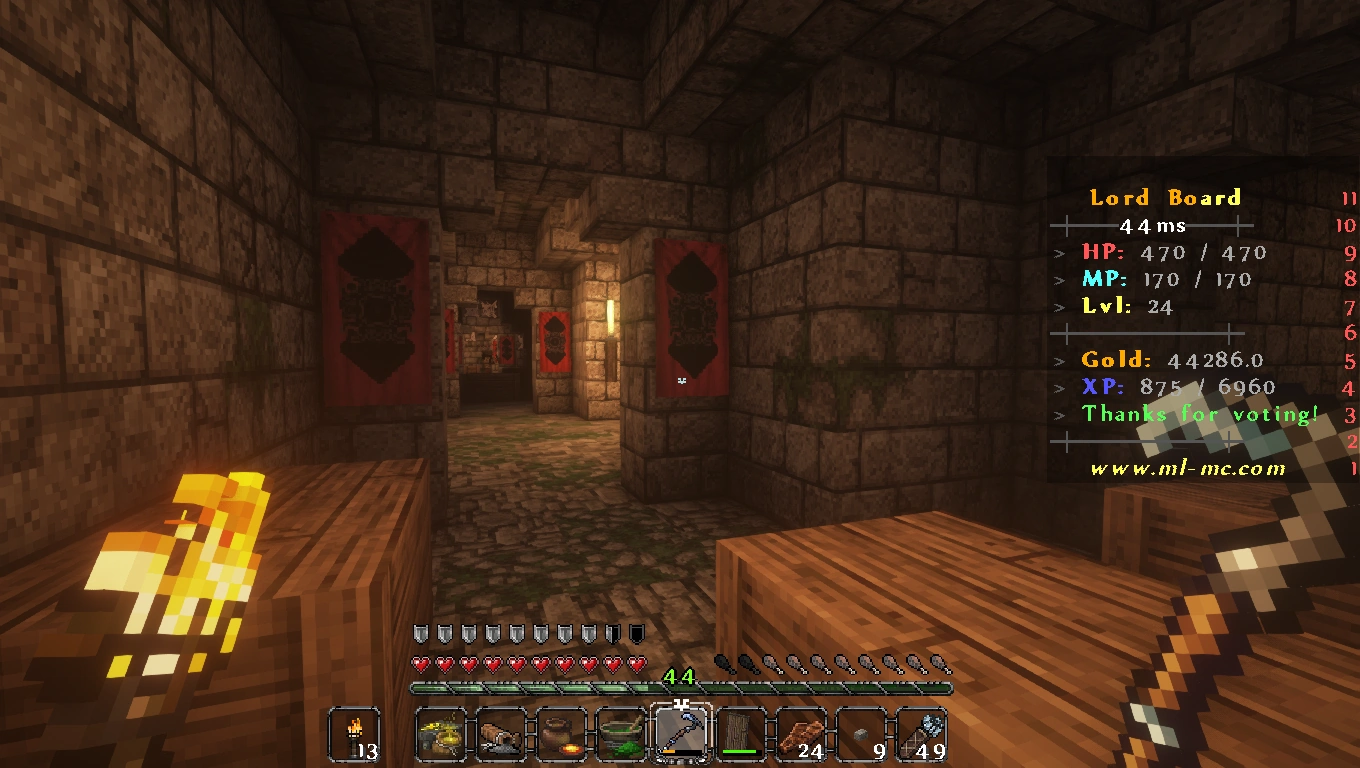Screen dimensions: 1360x768
Task: Click the Lord Board scoreboard title
Action: [1166, 197]
